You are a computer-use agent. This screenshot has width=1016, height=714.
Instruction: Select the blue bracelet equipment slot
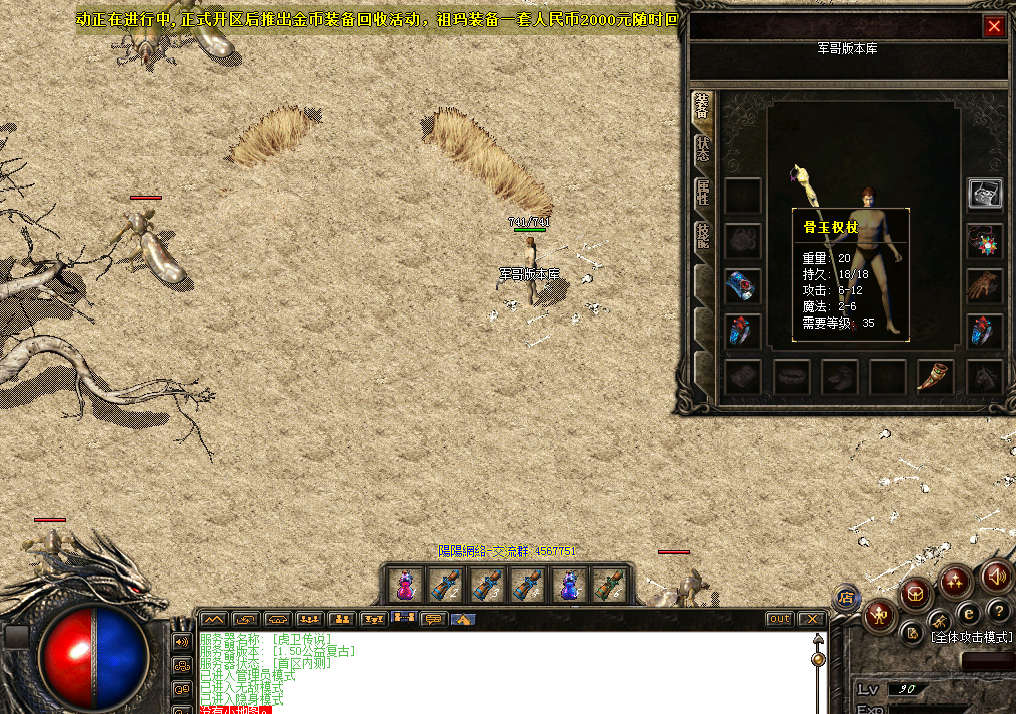coord(742,286)
